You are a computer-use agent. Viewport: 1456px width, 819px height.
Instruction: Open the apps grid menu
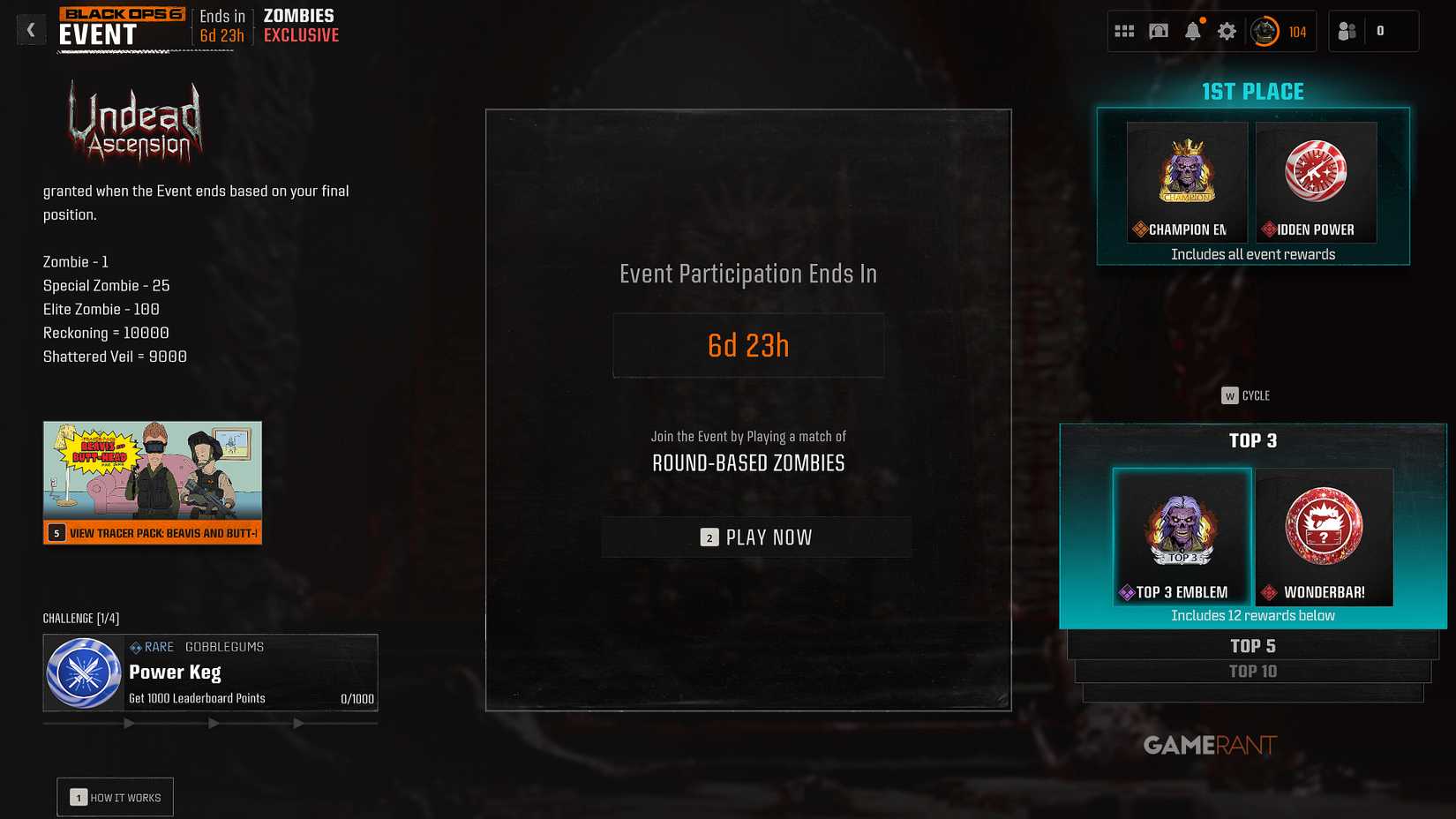(1124, 29)
